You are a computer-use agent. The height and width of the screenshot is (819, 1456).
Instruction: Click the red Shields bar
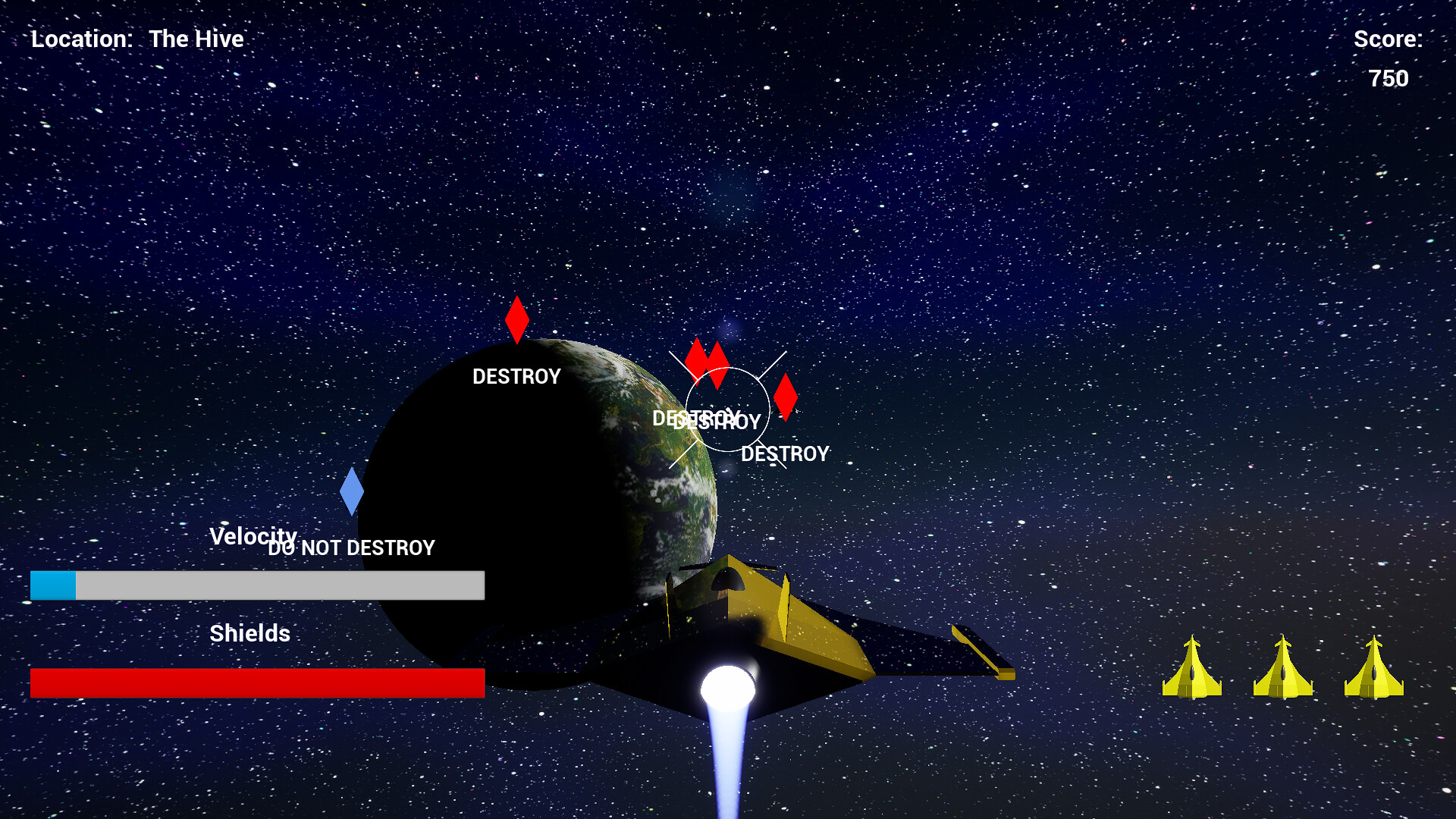point(256,683)
